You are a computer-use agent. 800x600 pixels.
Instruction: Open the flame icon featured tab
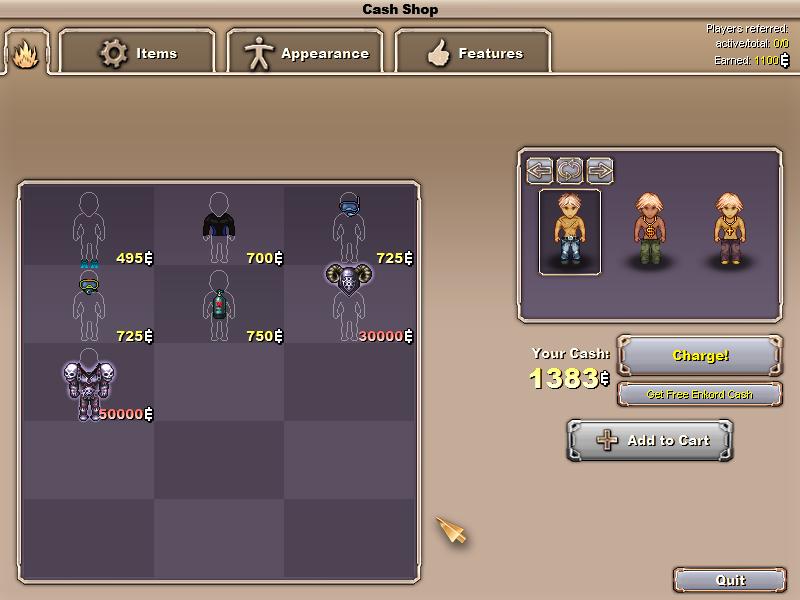click(x=25, y=52)
